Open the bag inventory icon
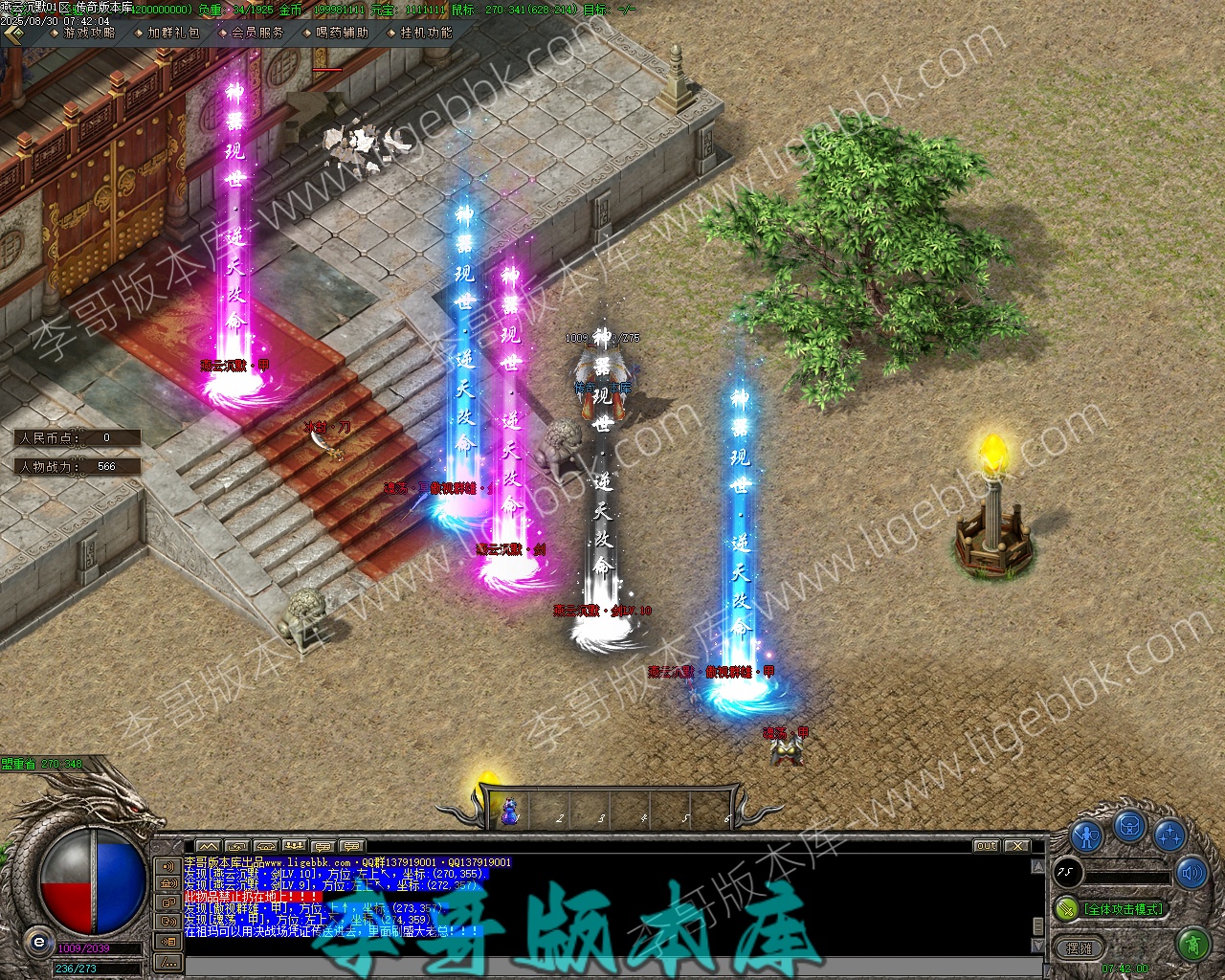The image size is (1225, 980). click(x=1129, y=825)
